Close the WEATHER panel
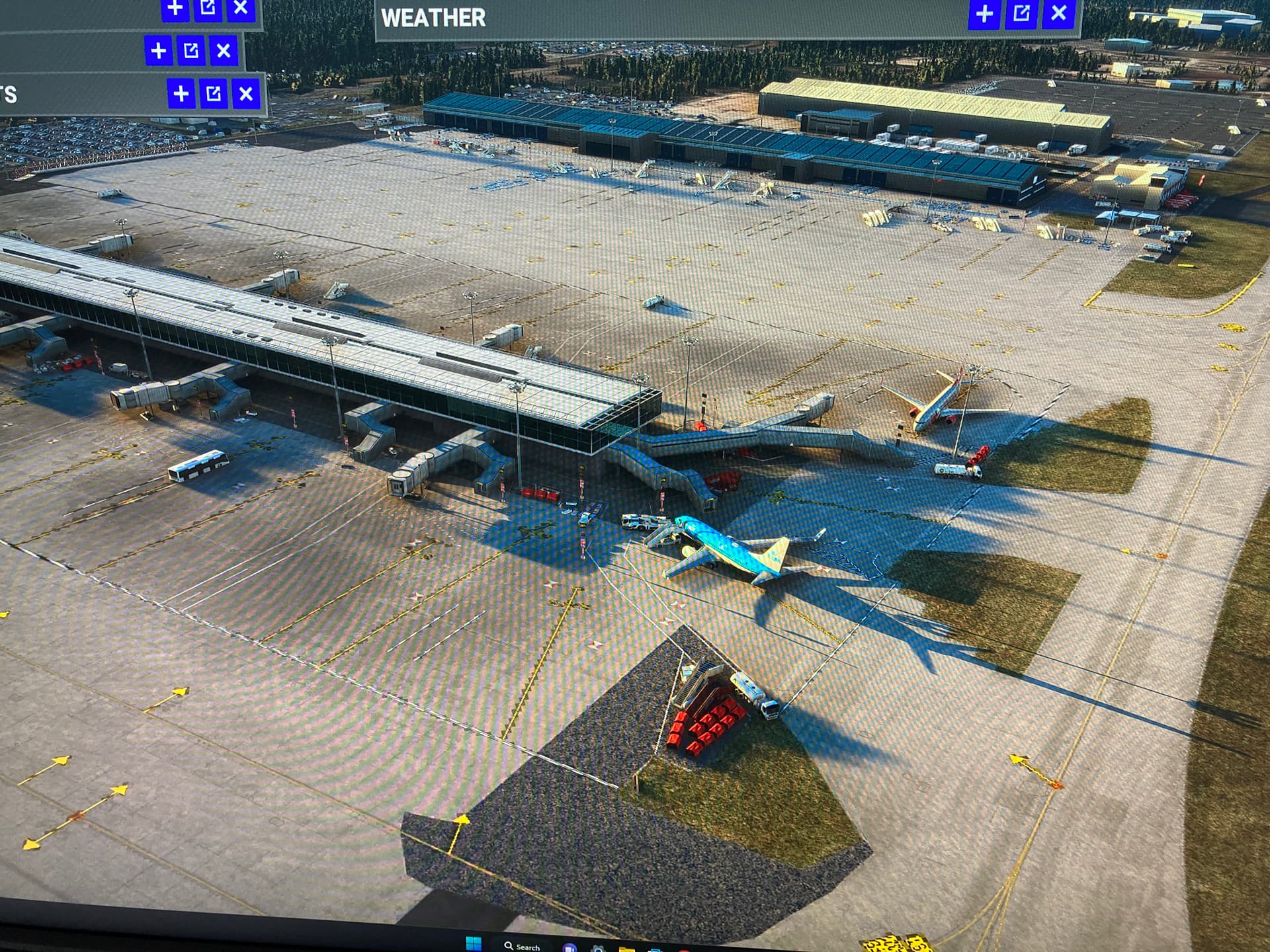Screen dimensions: 1270x952 (x=1059, y=12)
